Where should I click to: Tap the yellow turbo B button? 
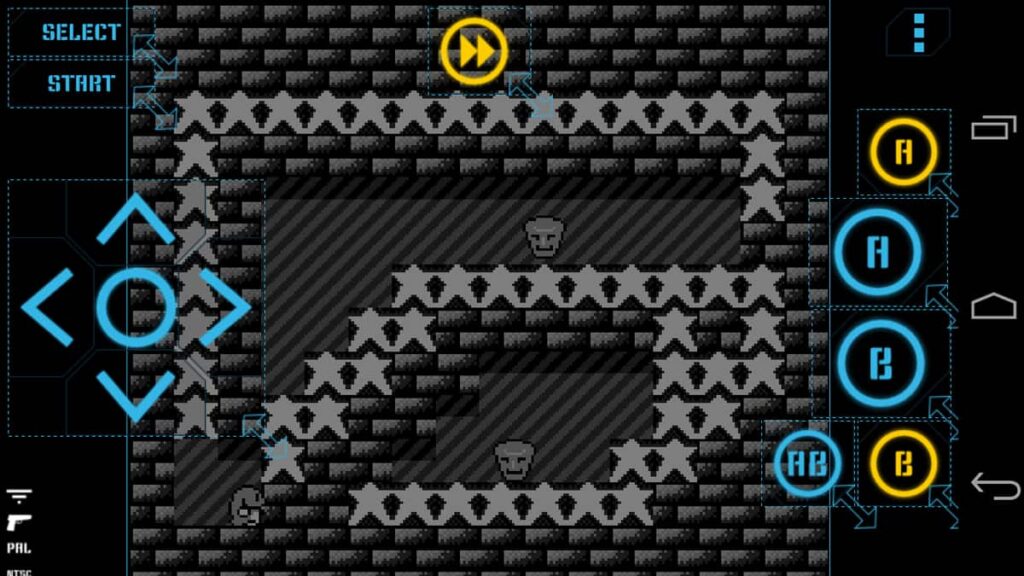(x=903, y=465)
